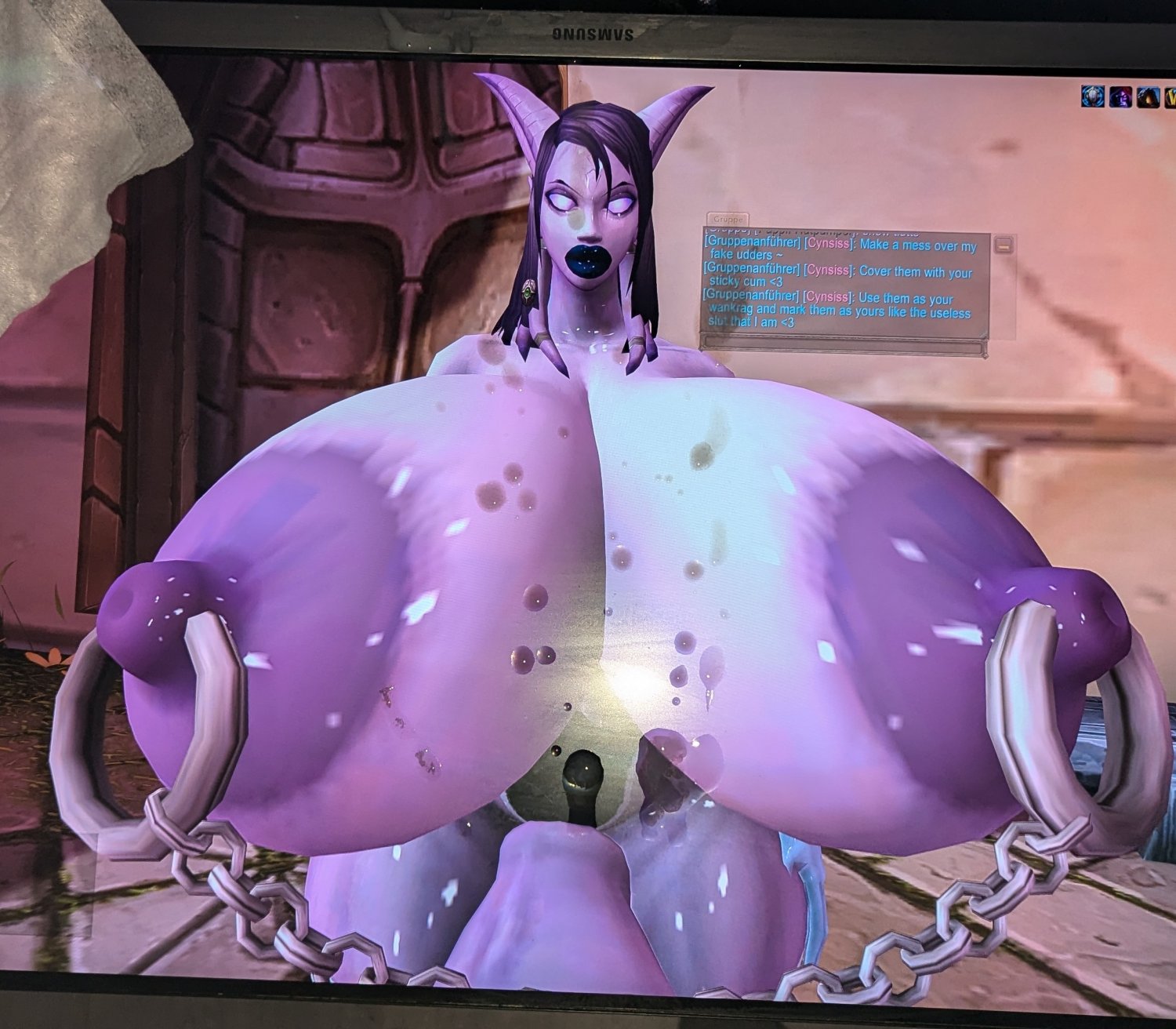
Task: Click Cynsiss's name in the first chat message
Action: click(829, 243)
